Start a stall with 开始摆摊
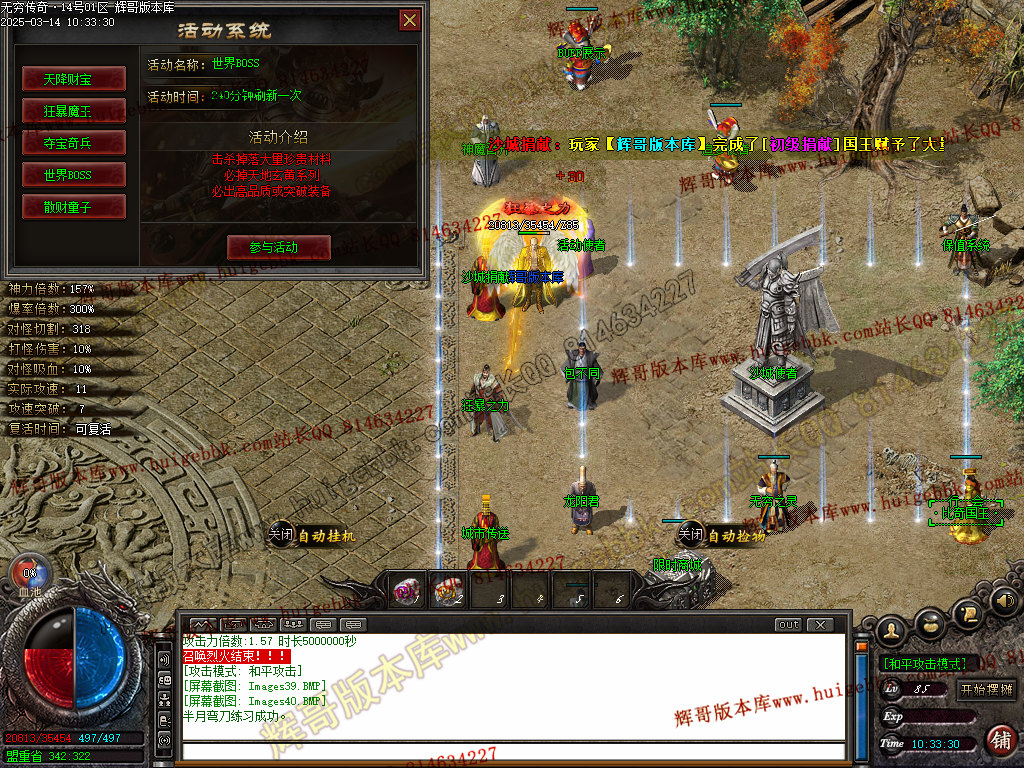The width and height of the screenshot is (1024, 768). coord(986,689)
